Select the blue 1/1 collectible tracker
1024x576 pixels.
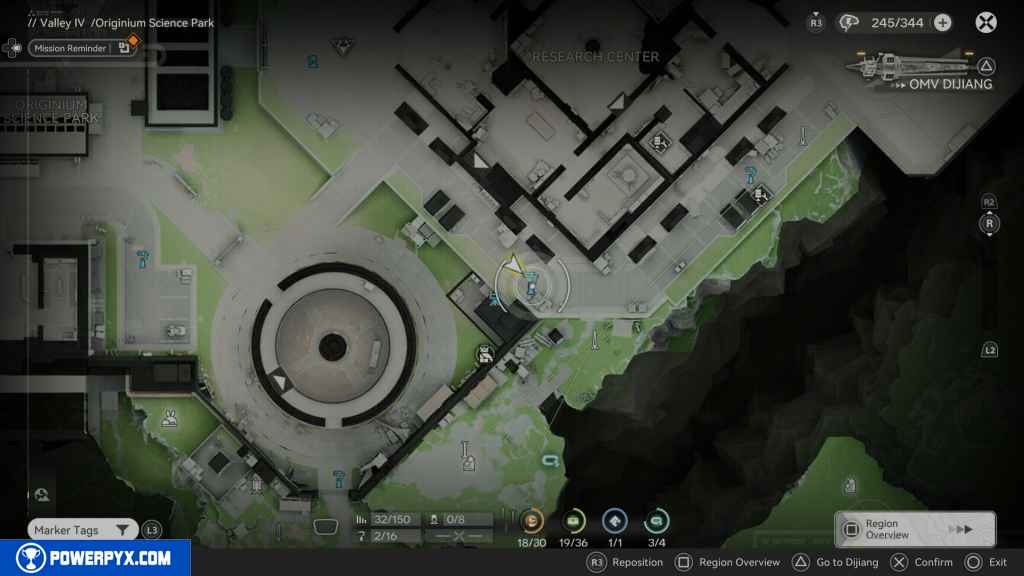pyautogui.click(x=614, y=521)
